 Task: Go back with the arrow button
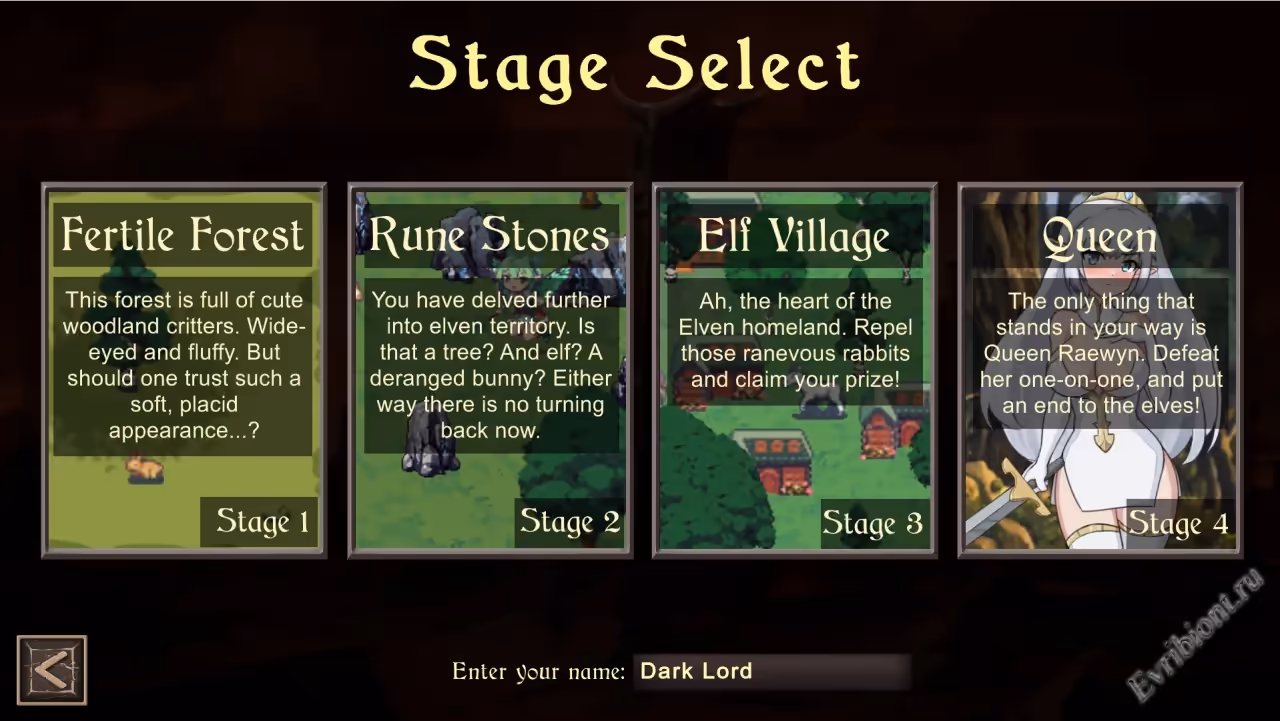[52, 670]
